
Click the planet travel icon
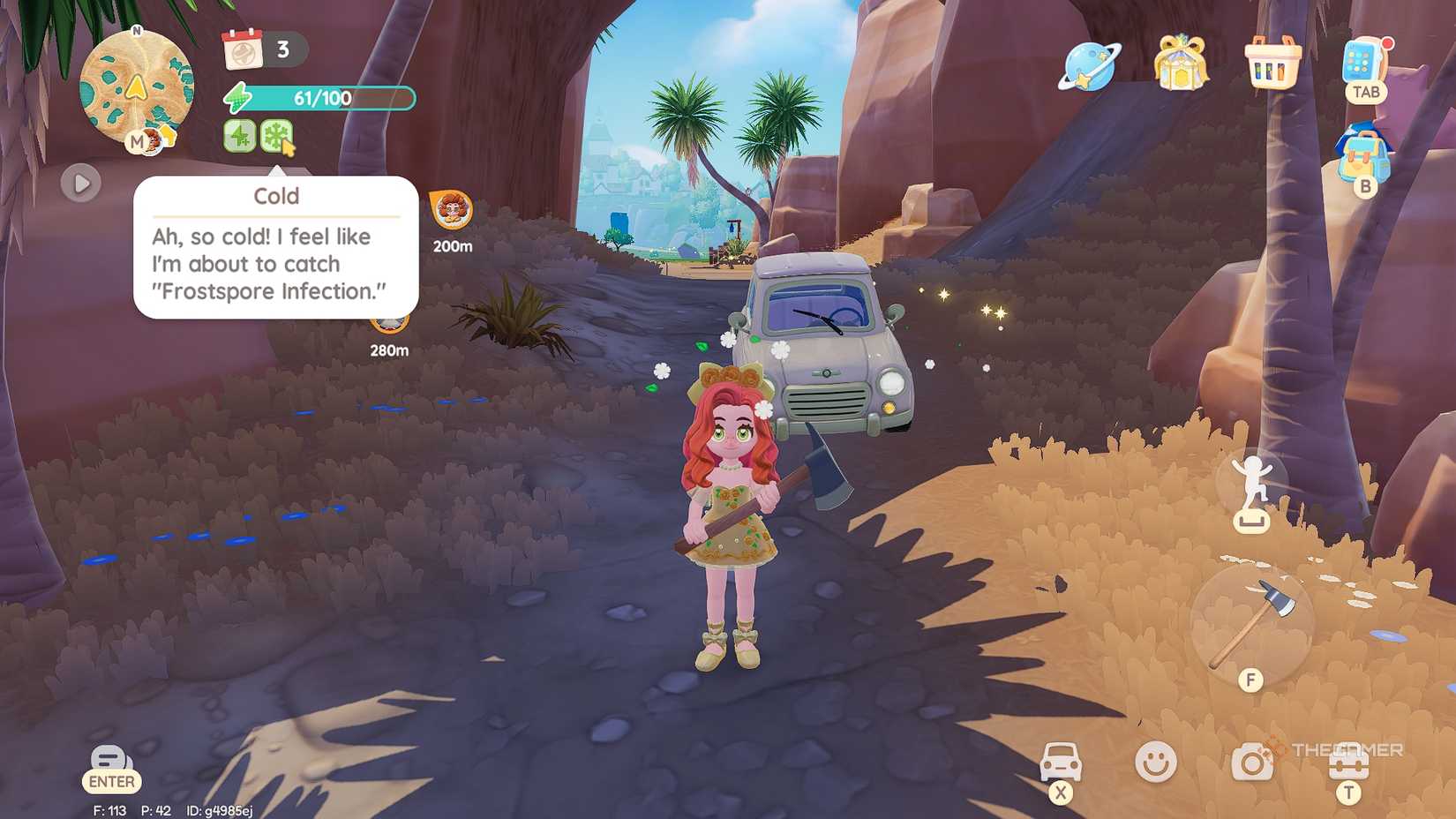(1089, 65)
